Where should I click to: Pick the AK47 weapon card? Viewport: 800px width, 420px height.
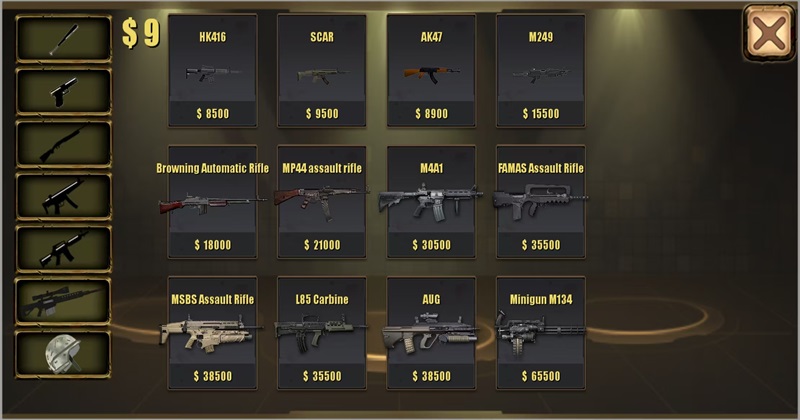pos(431,70)
